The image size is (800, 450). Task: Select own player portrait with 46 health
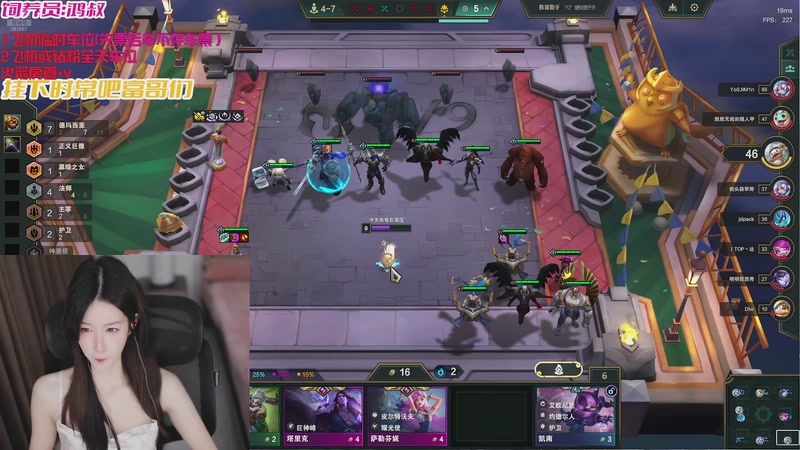[x=776, y=154]
